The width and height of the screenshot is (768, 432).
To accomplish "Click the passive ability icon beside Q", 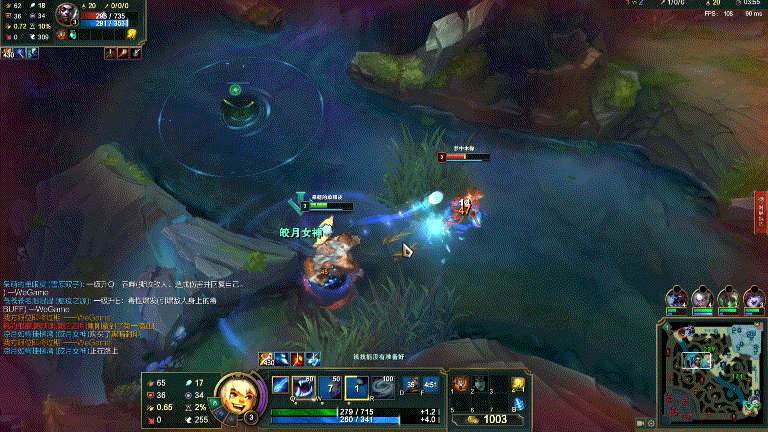I will coord(282,385).
